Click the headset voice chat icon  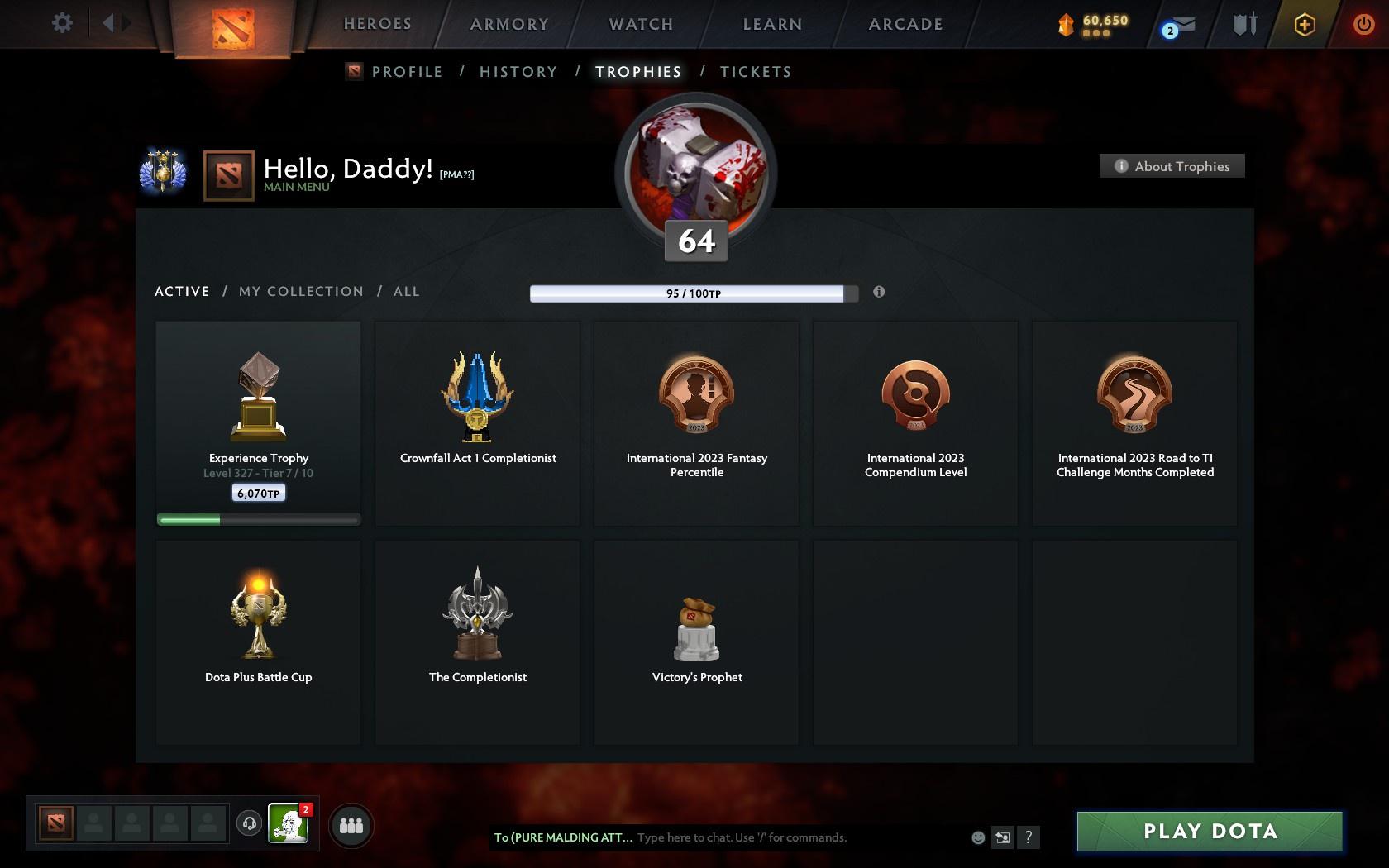(x=251, y=824)
